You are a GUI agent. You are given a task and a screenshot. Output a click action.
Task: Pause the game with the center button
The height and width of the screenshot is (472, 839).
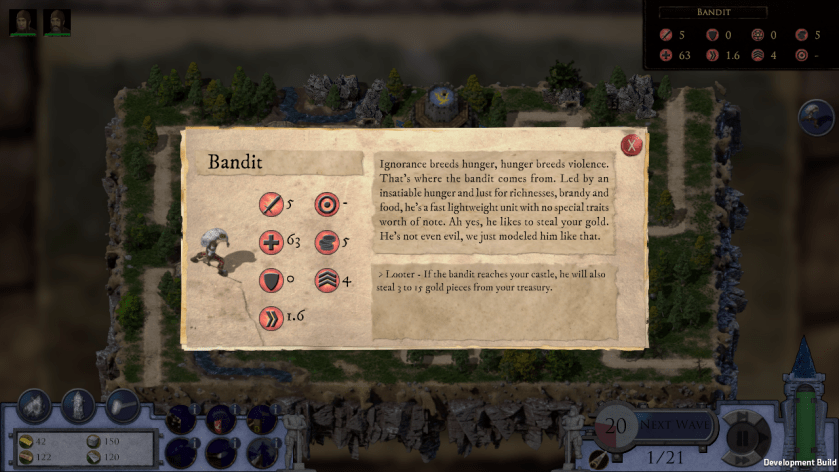(741, 436)
